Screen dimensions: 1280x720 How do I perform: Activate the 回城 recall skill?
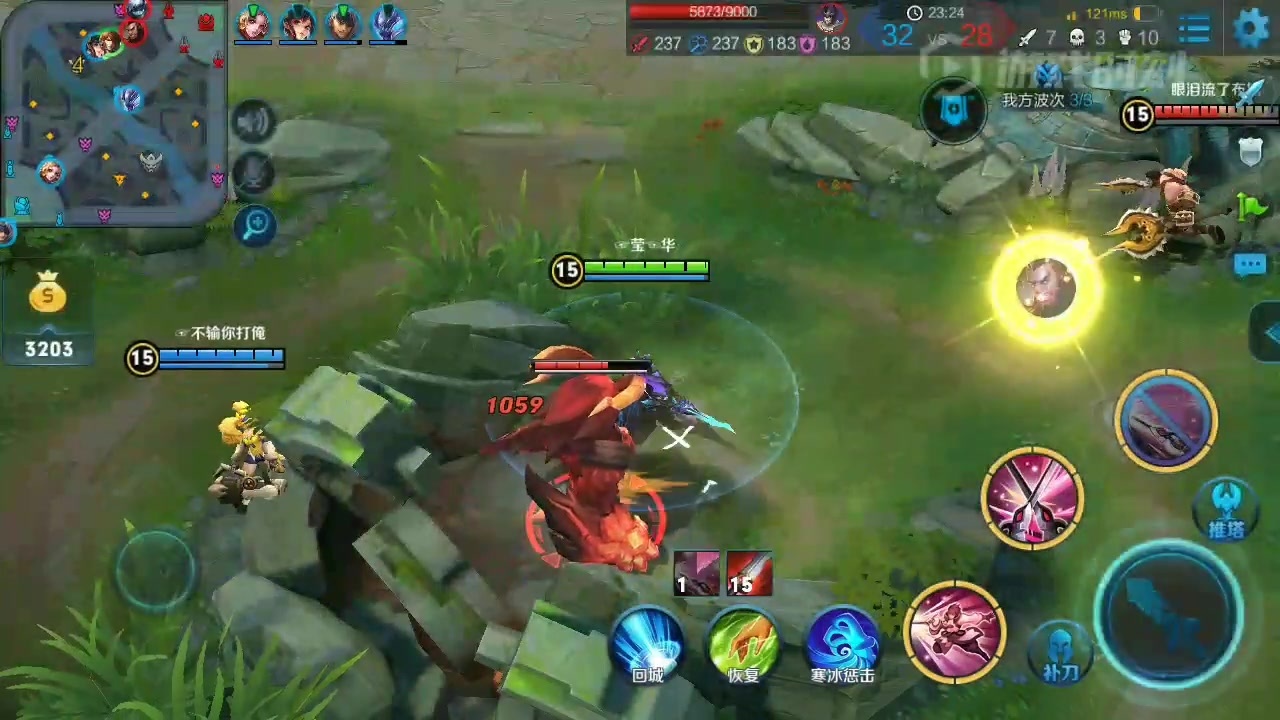coord(647,641)
